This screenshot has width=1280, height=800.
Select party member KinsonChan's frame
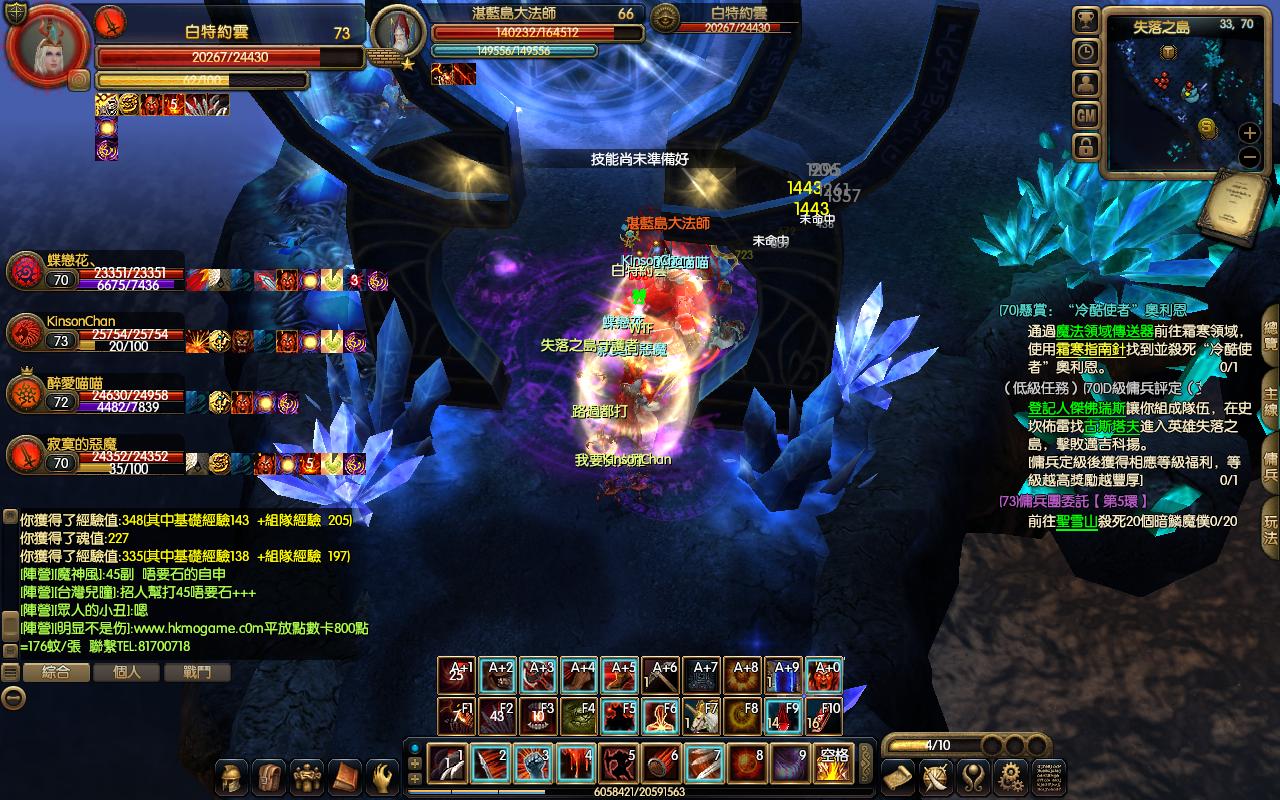95,334
